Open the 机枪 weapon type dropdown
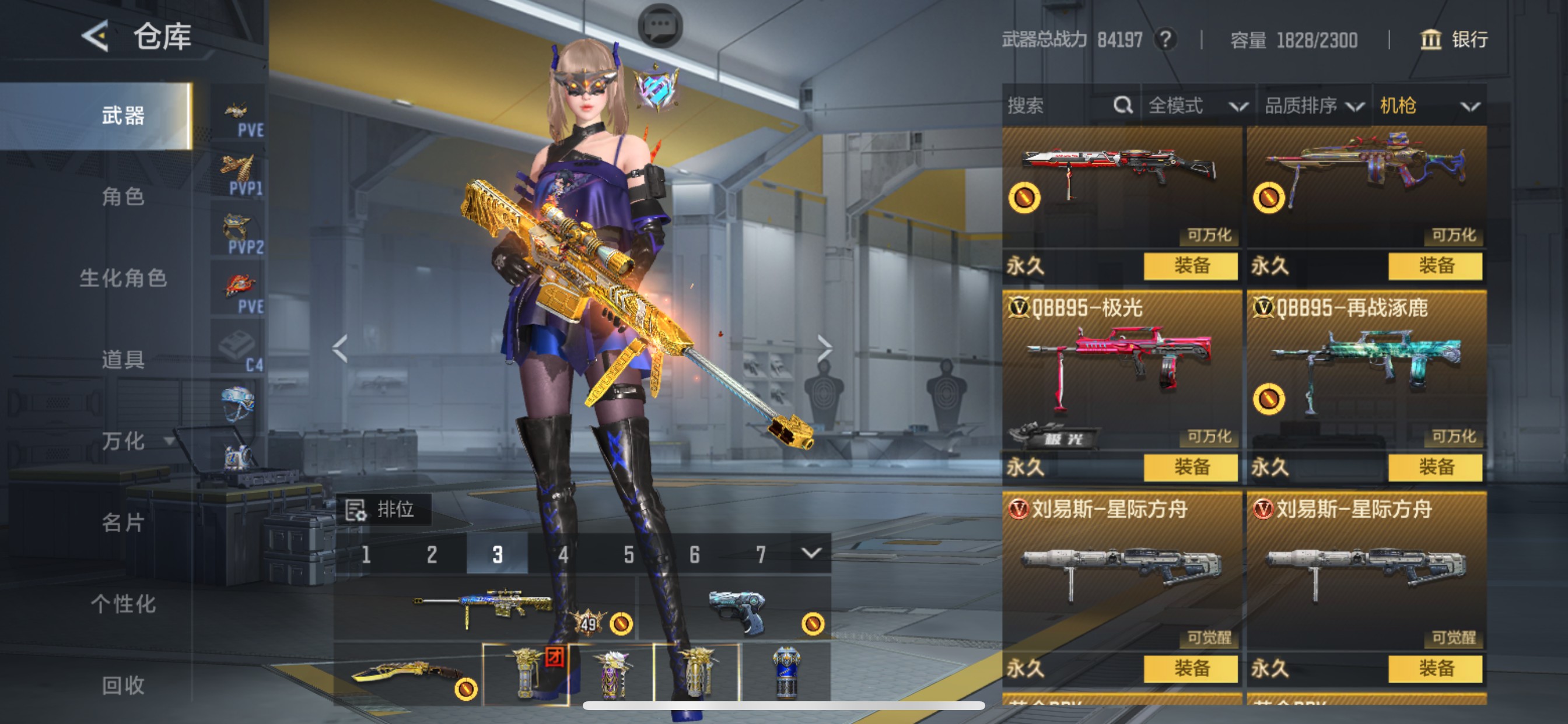The image size is (1568, 724). [1429, 106]
